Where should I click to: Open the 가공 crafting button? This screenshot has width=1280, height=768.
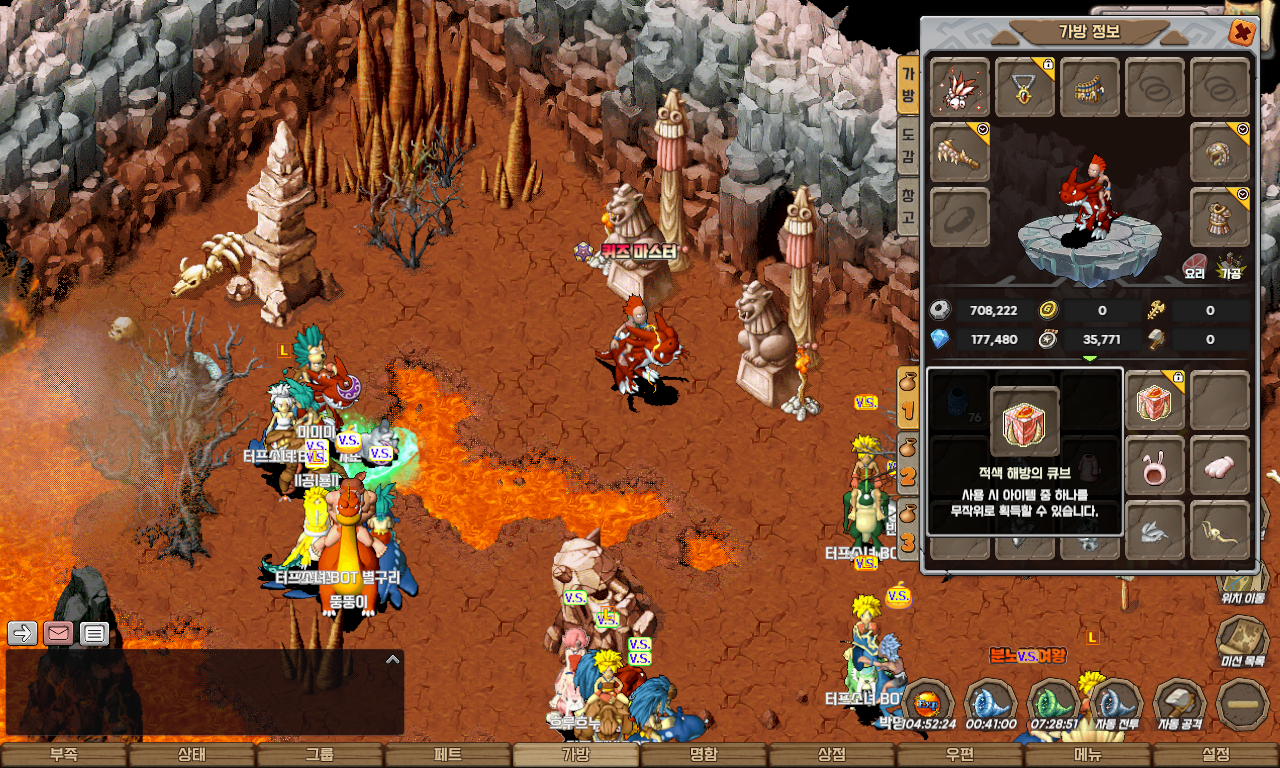1229,265
